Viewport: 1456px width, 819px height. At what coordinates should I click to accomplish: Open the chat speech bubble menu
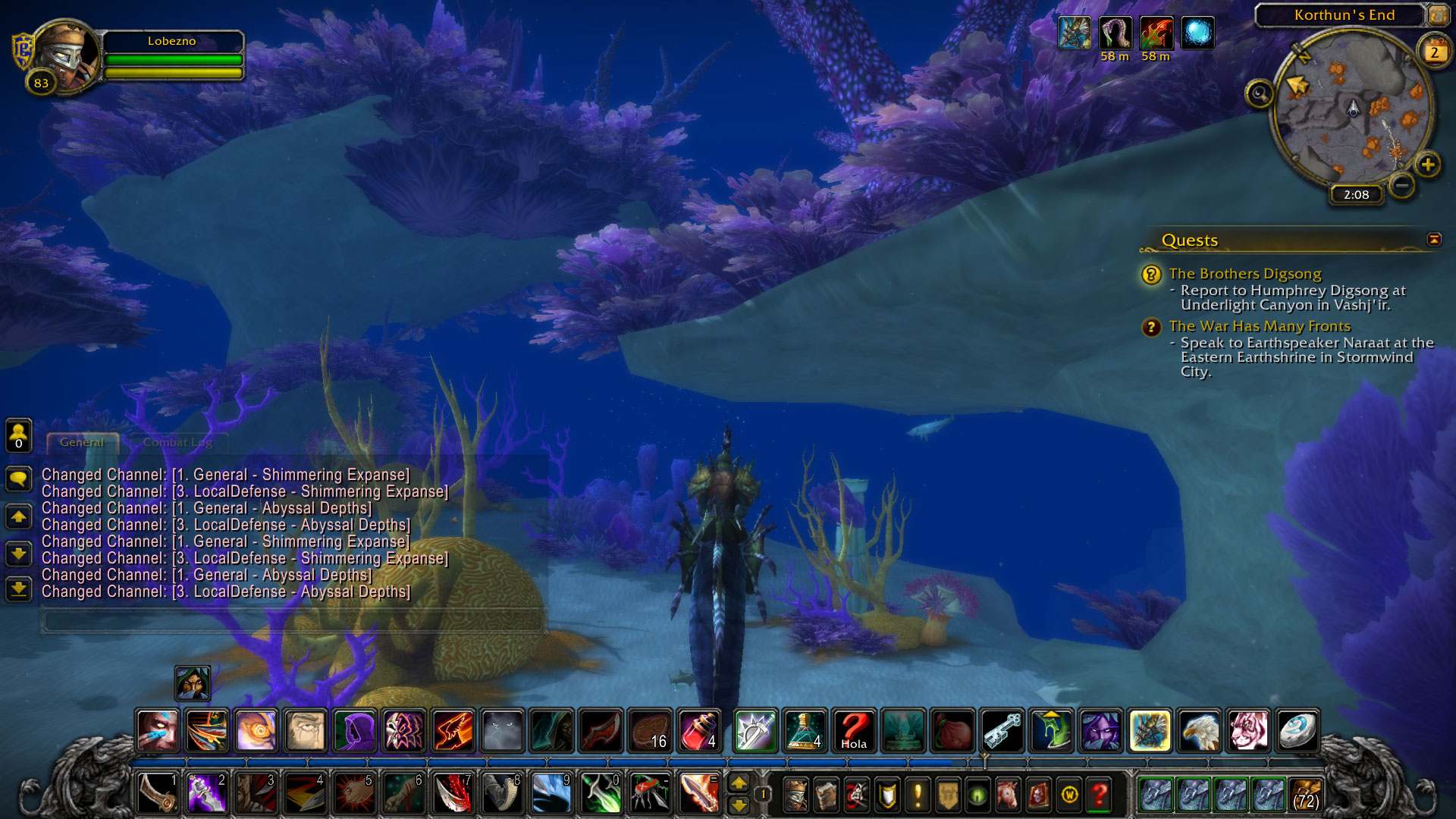18,479
